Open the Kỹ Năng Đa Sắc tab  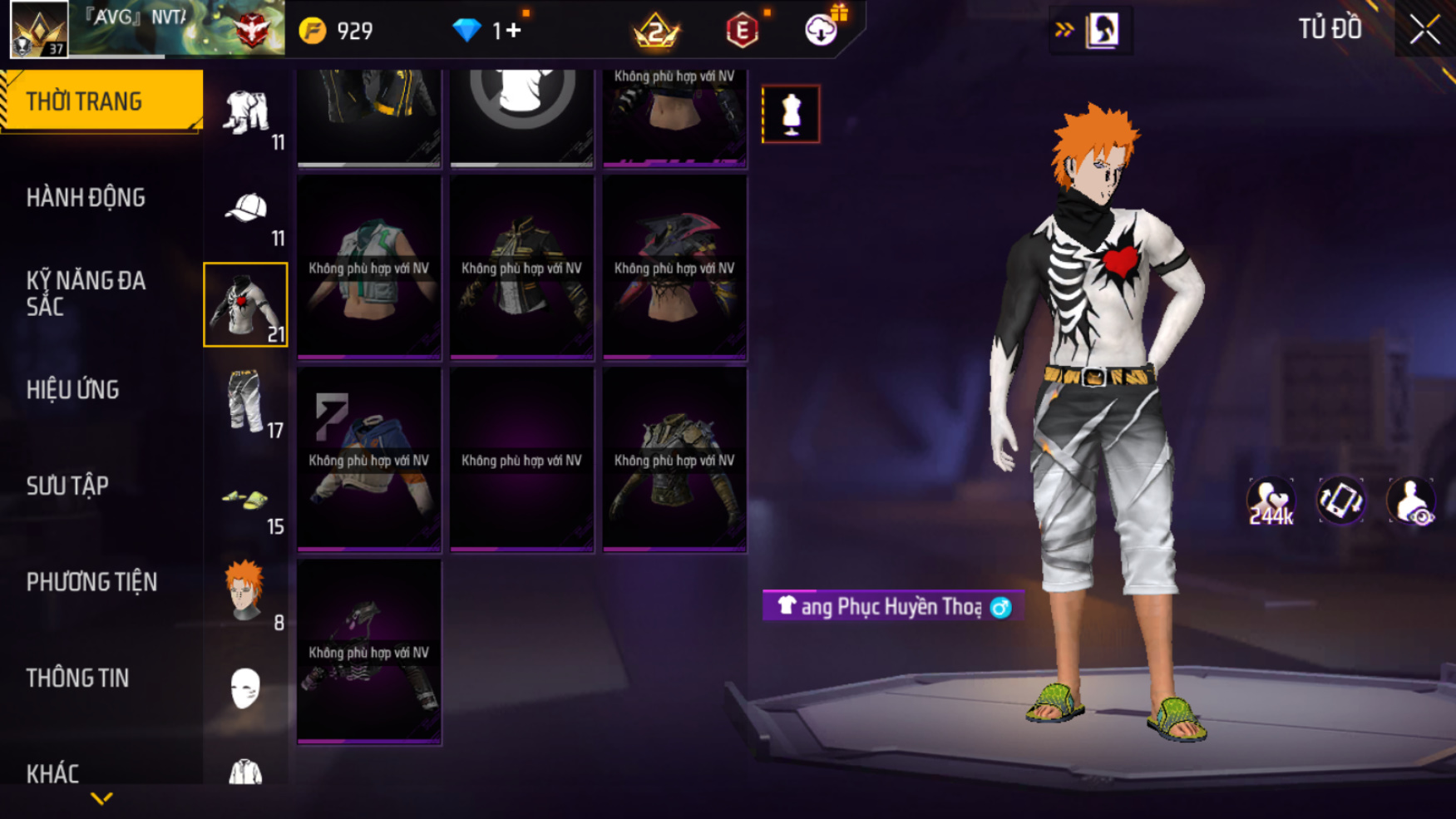86,294
